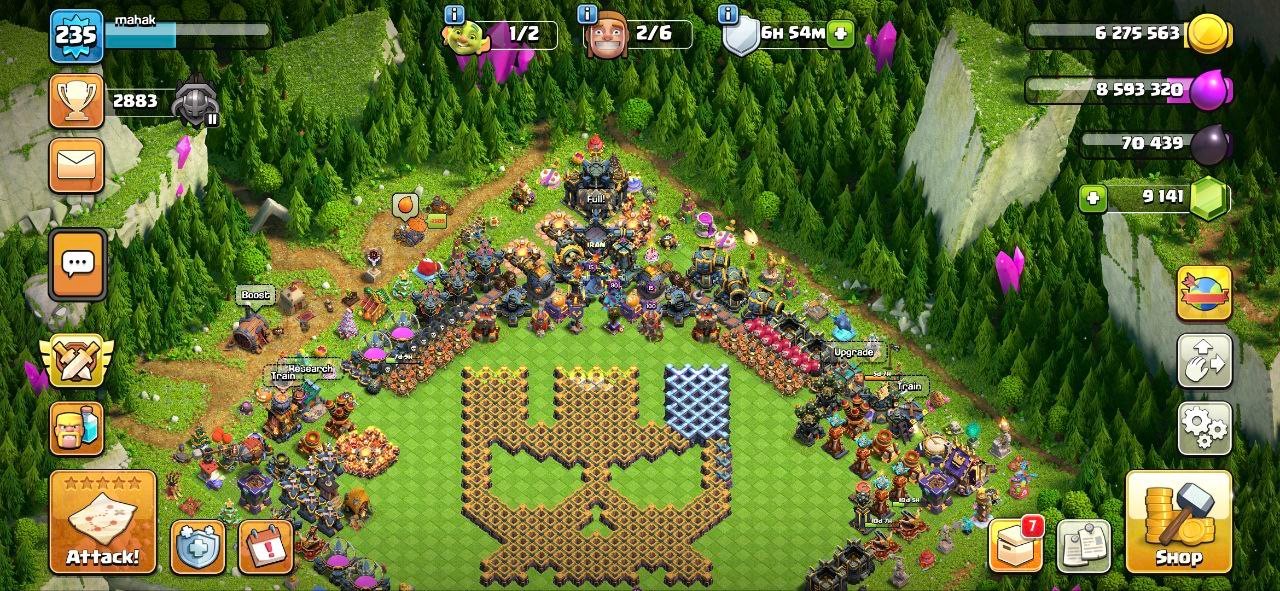The width and height of the screenshot is (1280, 591).
Task: Open magic items box with 7 badge
Action: [x=1014, y=546]
